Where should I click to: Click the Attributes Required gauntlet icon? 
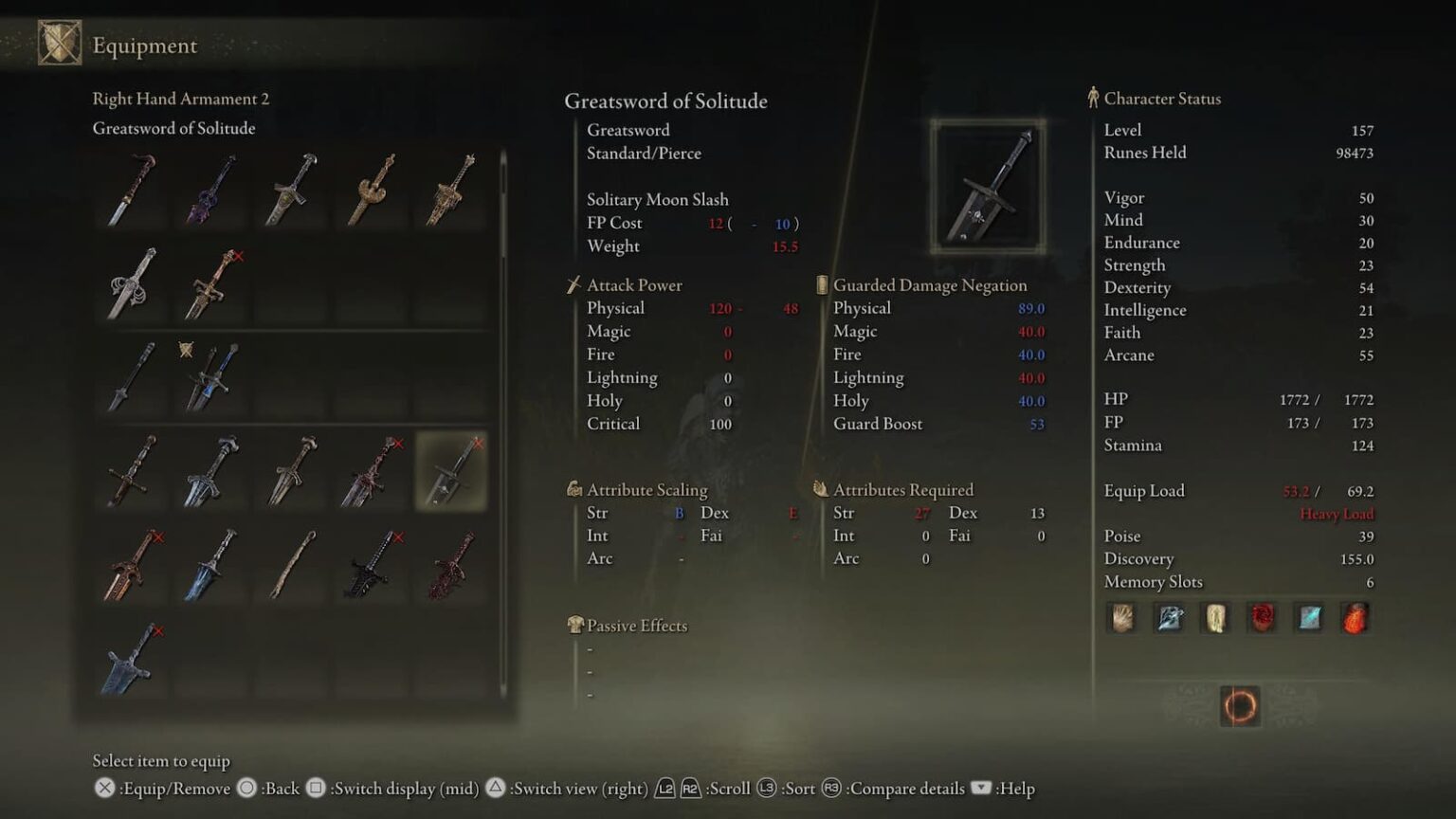point(818,489)
